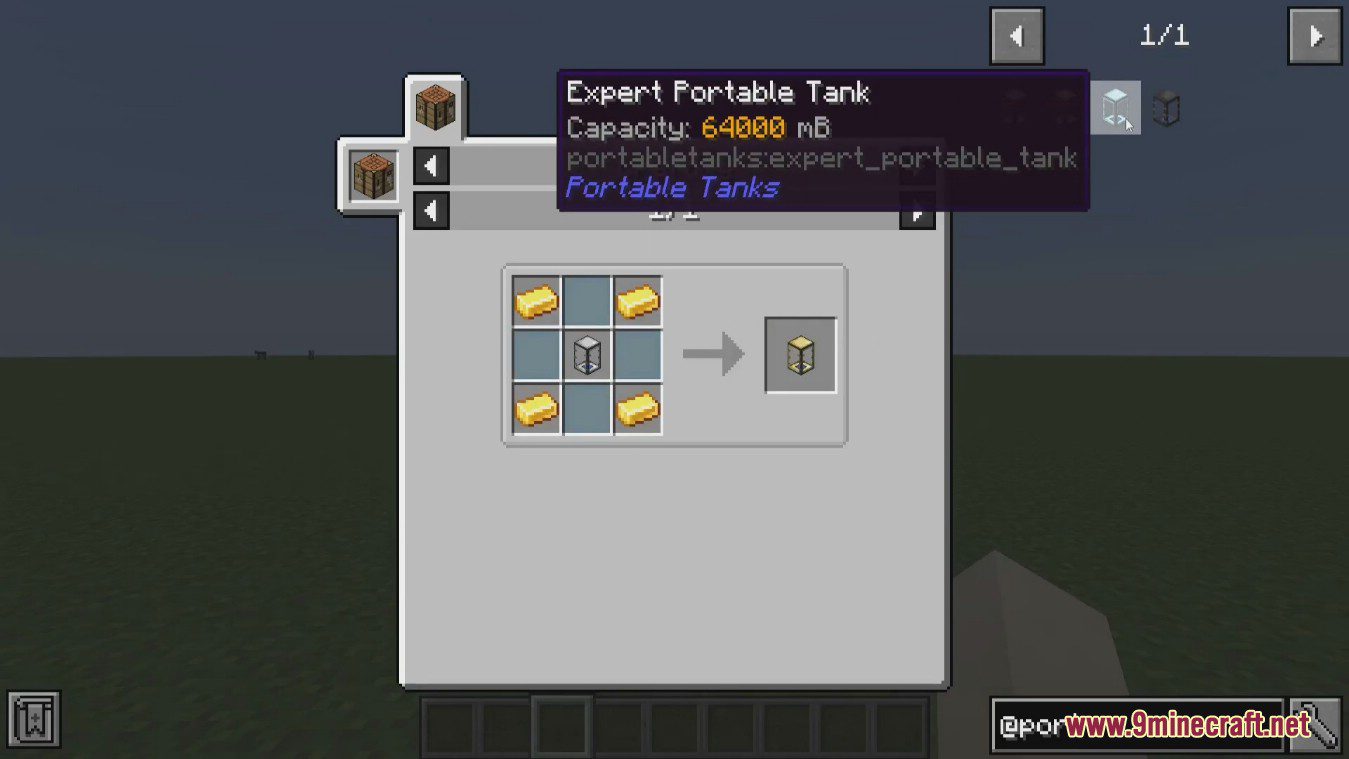Click the lower next-recipe arrow in the recipe GUI
The height and width of the screenshot is (759, 1349).
pos(916,210)
